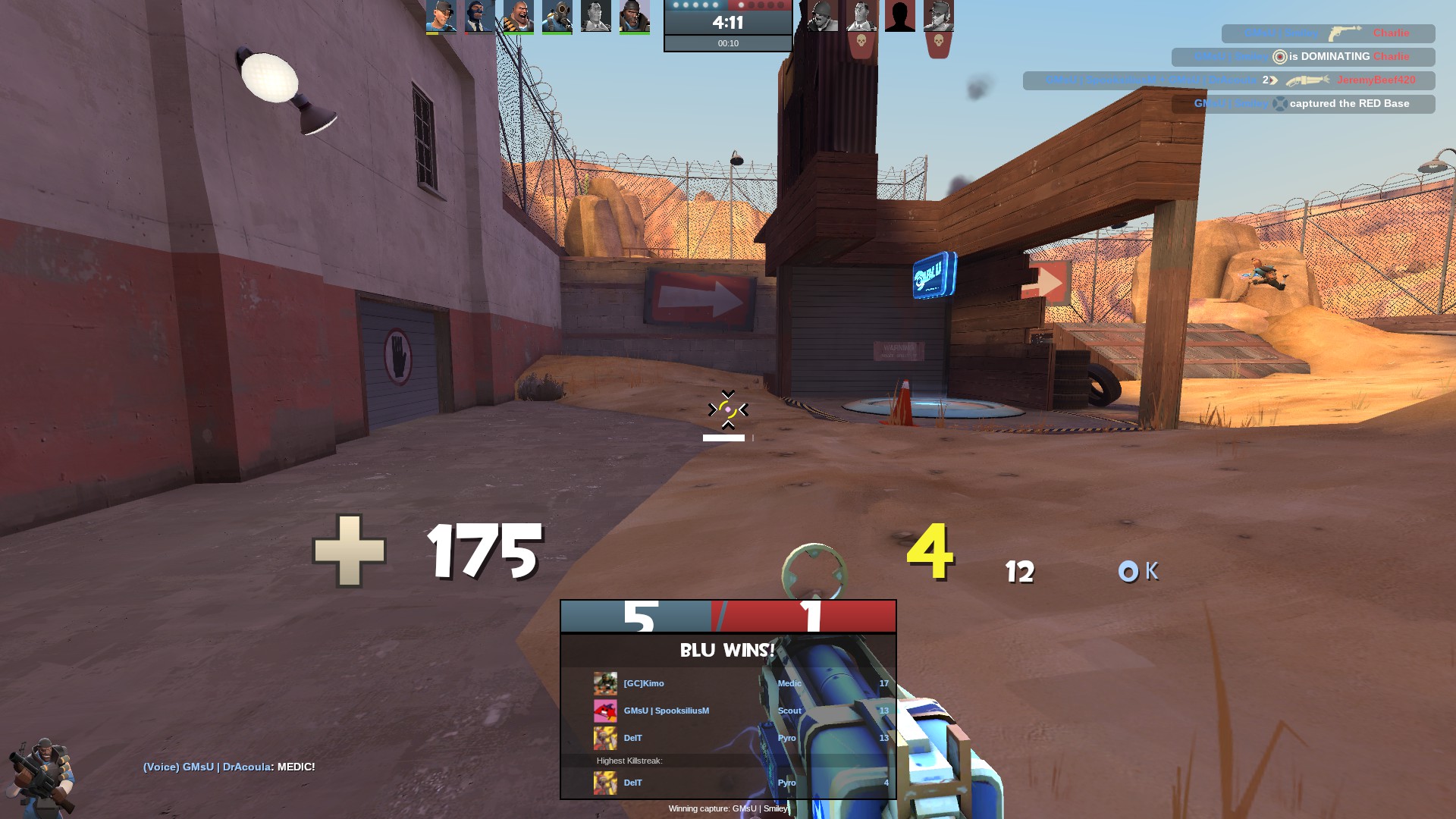This screenshot has height=819, width=1456.
Task: Pick the BLU Demoman portrait
Action: tap(634, 16)
